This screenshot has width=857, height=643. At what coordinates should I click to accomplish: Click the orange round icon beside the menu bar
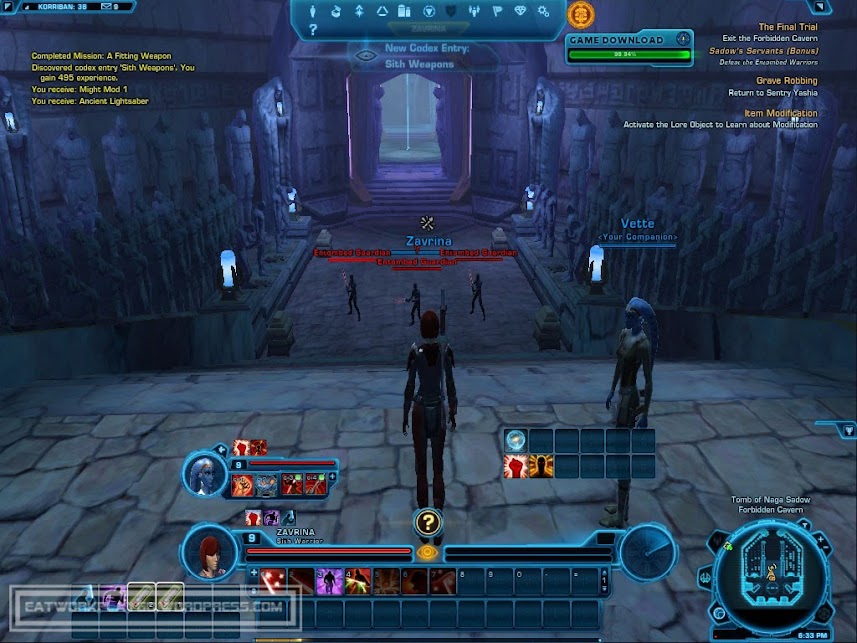point(580,14)
